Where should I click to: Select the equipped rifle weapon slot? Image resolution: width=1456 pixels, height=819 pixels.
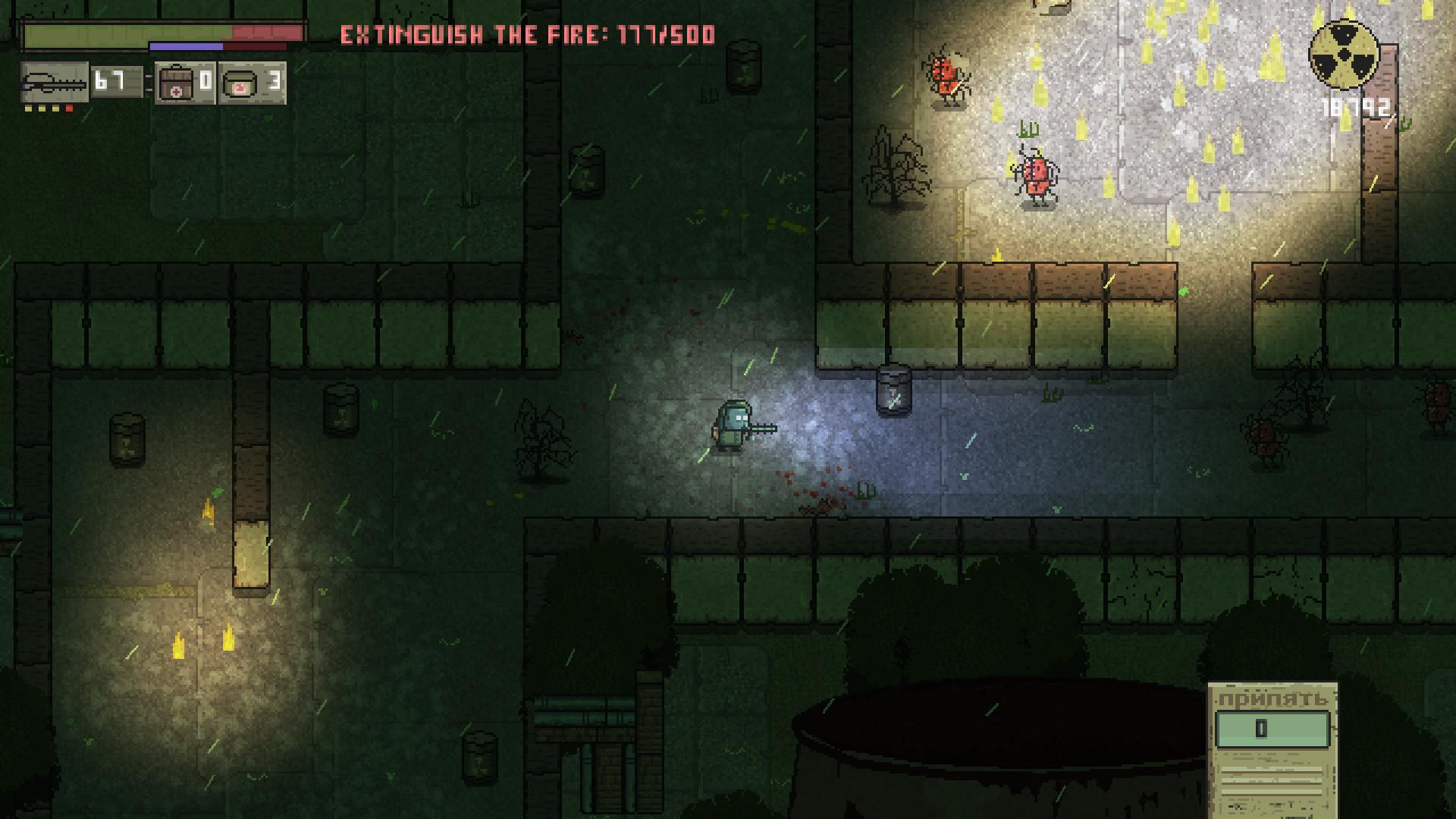(54, 82)
